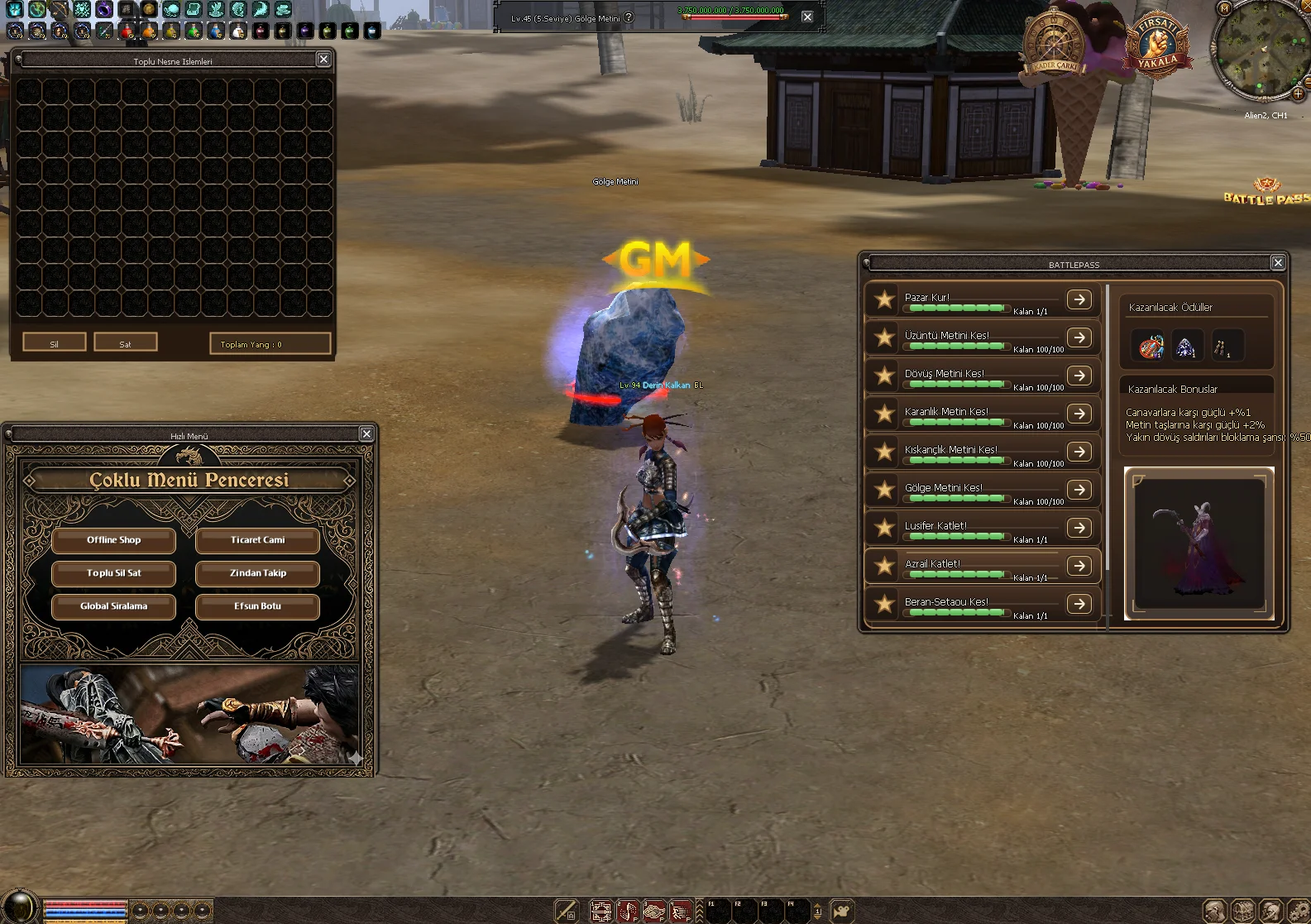The image size is (1311, 924).
Task: Select Toplu Sil Sat
Action: click(114, 573)
